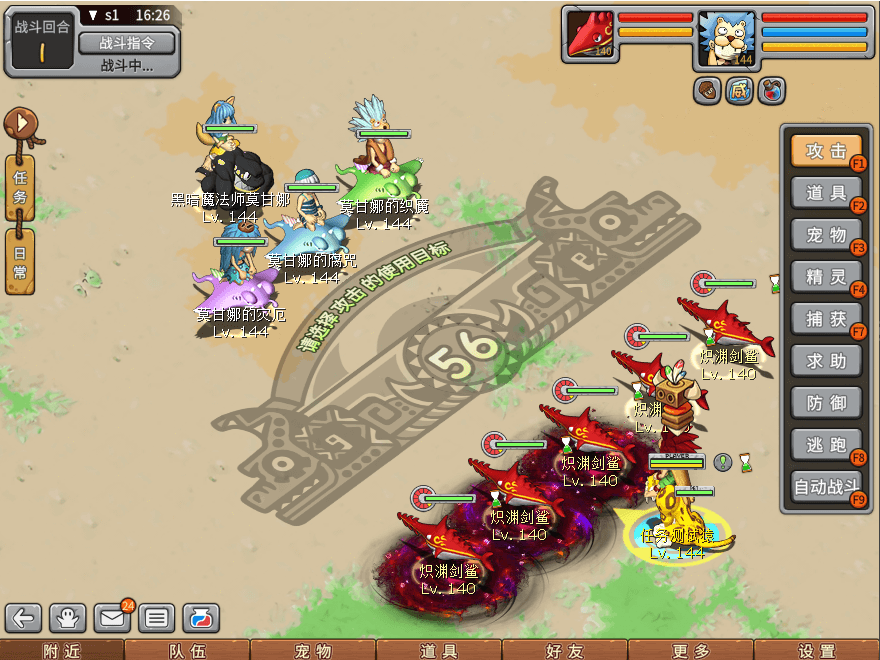Viewport: 880px width, 660px height.
Task: Flee the battle with 逃跑
Action: coord(826,445)
